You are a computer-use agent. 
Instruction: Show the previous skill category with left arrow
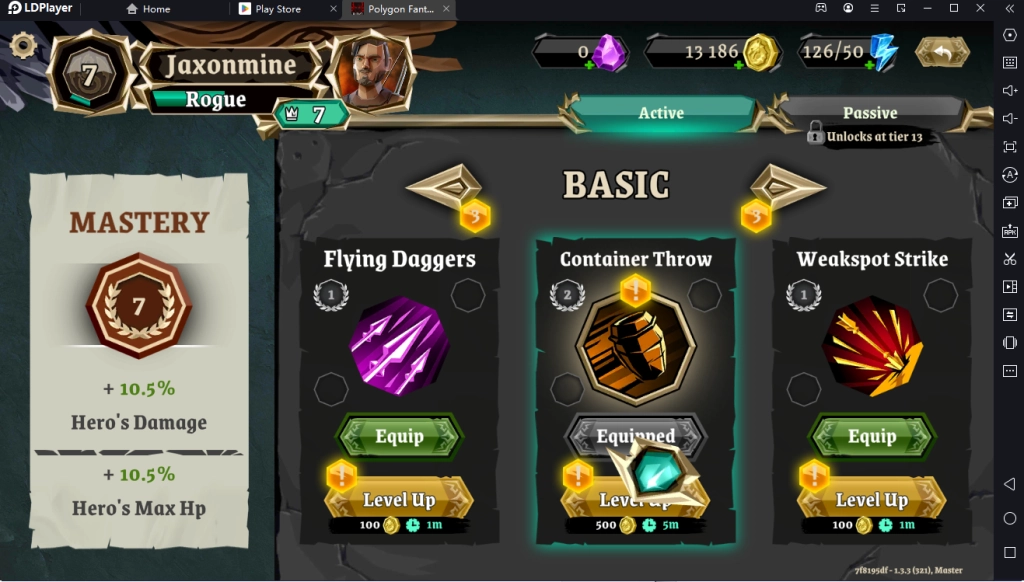444,186
